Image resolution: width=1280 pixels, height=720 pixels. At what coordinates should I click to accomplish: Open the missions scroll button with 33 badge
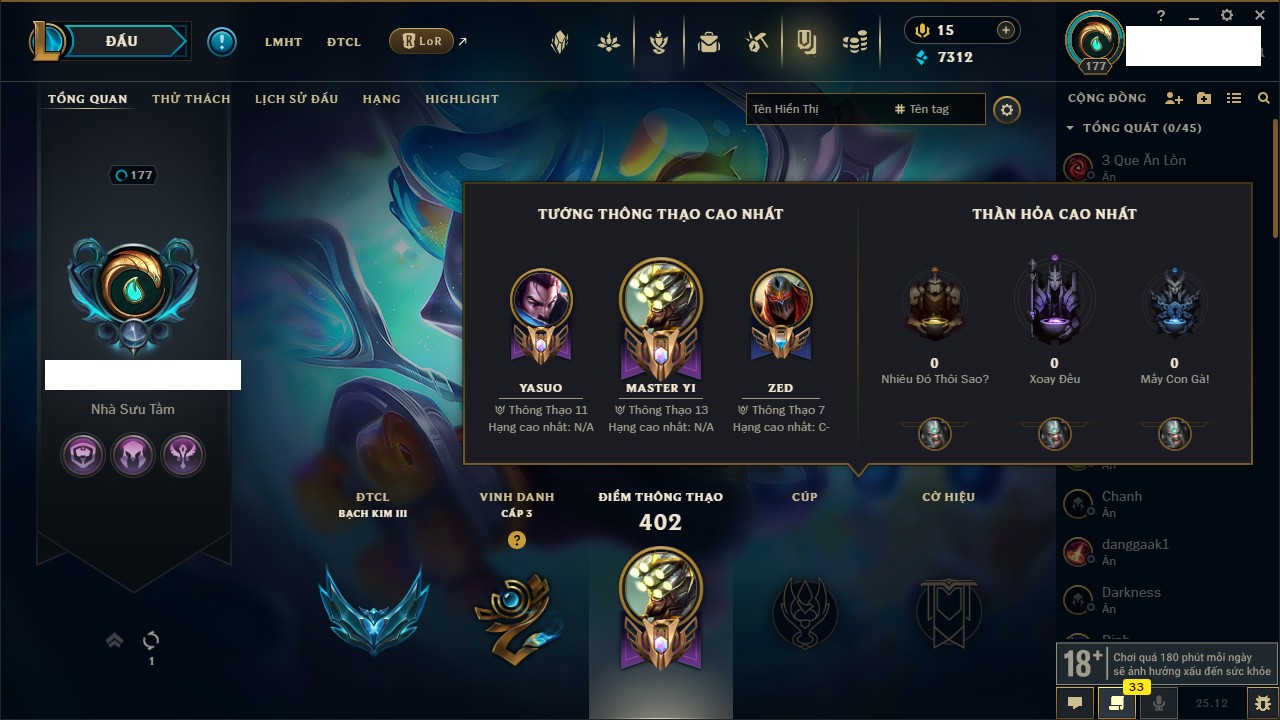pos(1117,703)
